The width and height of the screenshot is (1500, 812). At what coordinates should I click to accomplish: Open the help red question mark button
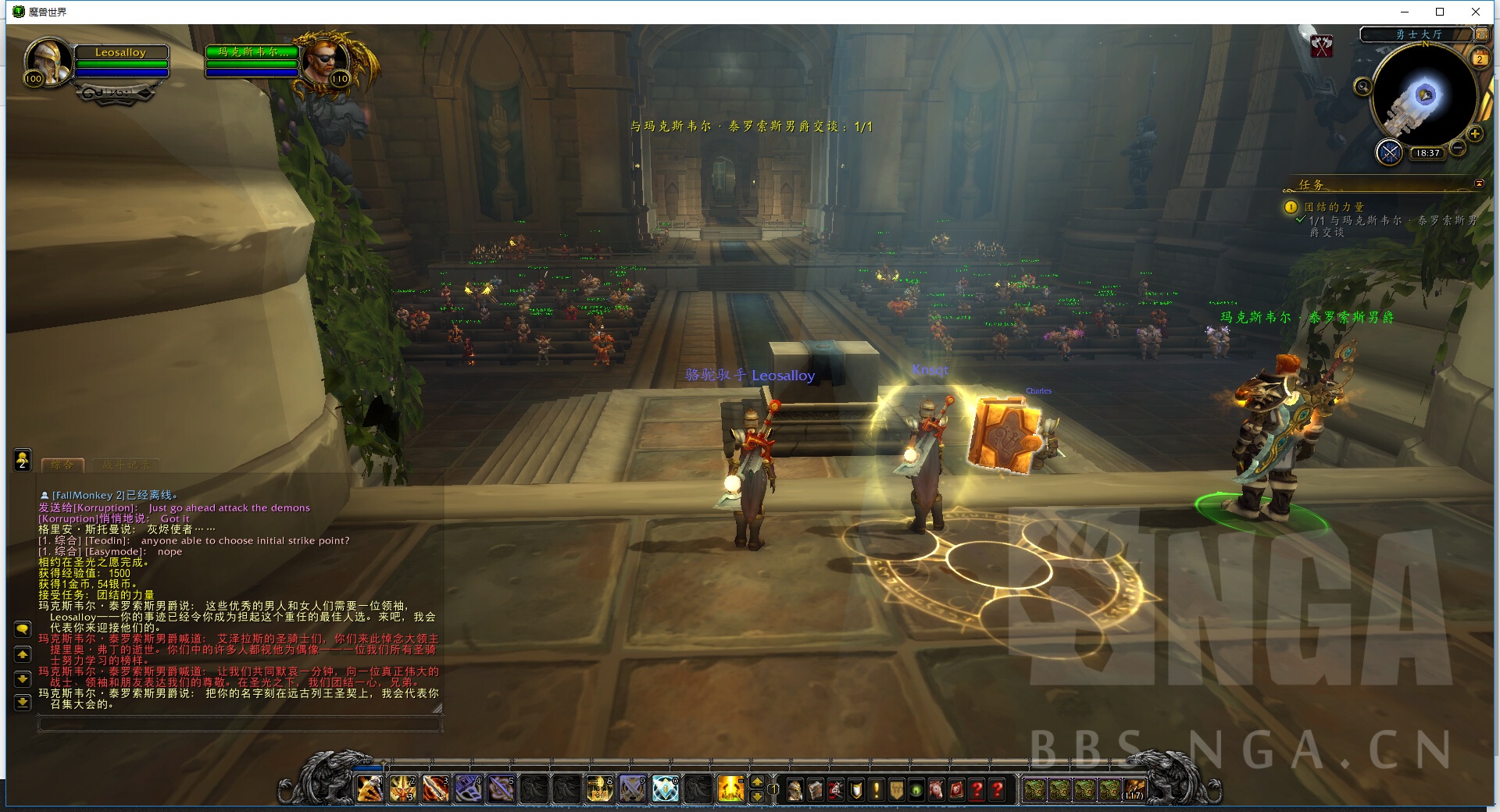pyautogui.click(x=998, y=790)
